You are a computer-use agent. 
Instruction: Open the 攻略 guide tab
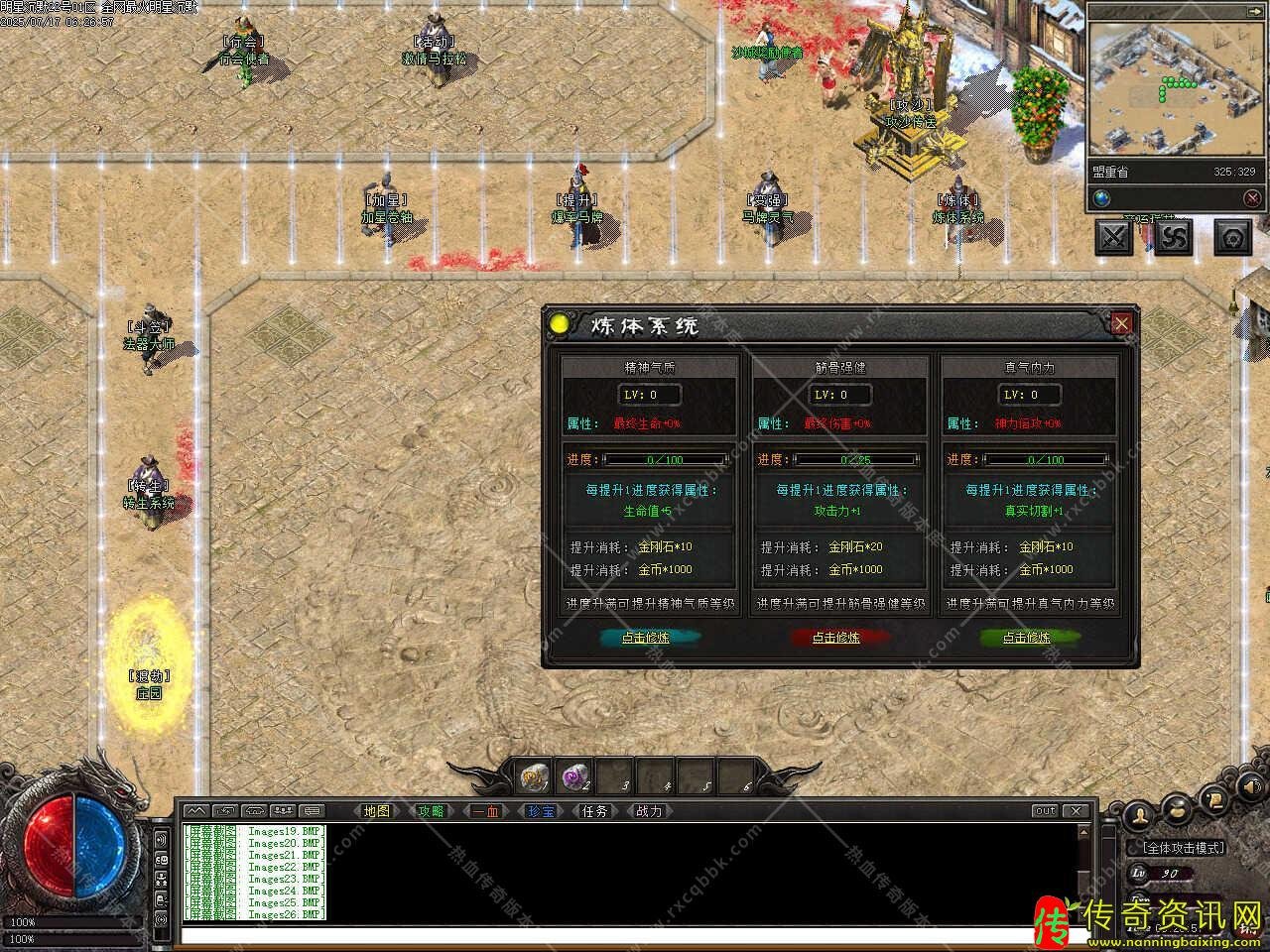(x=431, y=811)
